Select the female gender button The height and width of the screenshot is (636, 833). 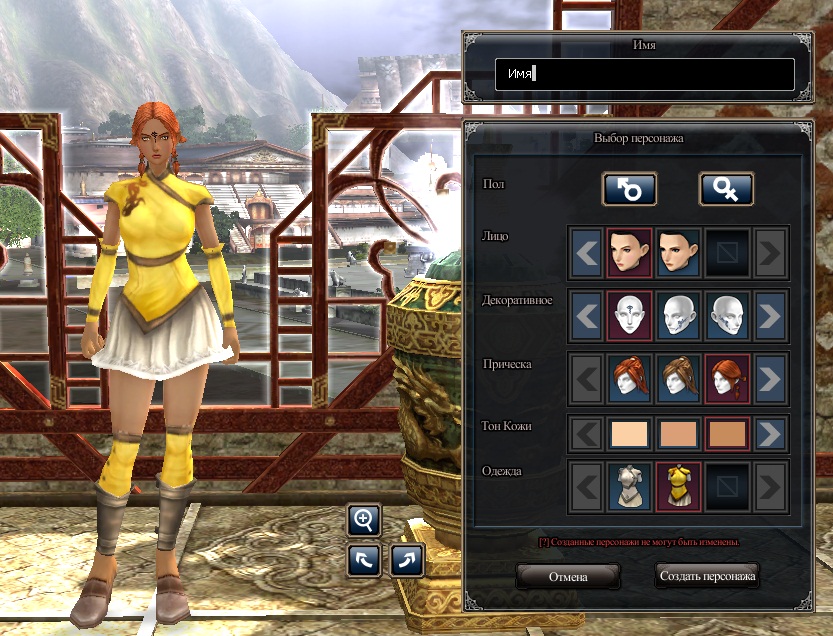(726, 188)
